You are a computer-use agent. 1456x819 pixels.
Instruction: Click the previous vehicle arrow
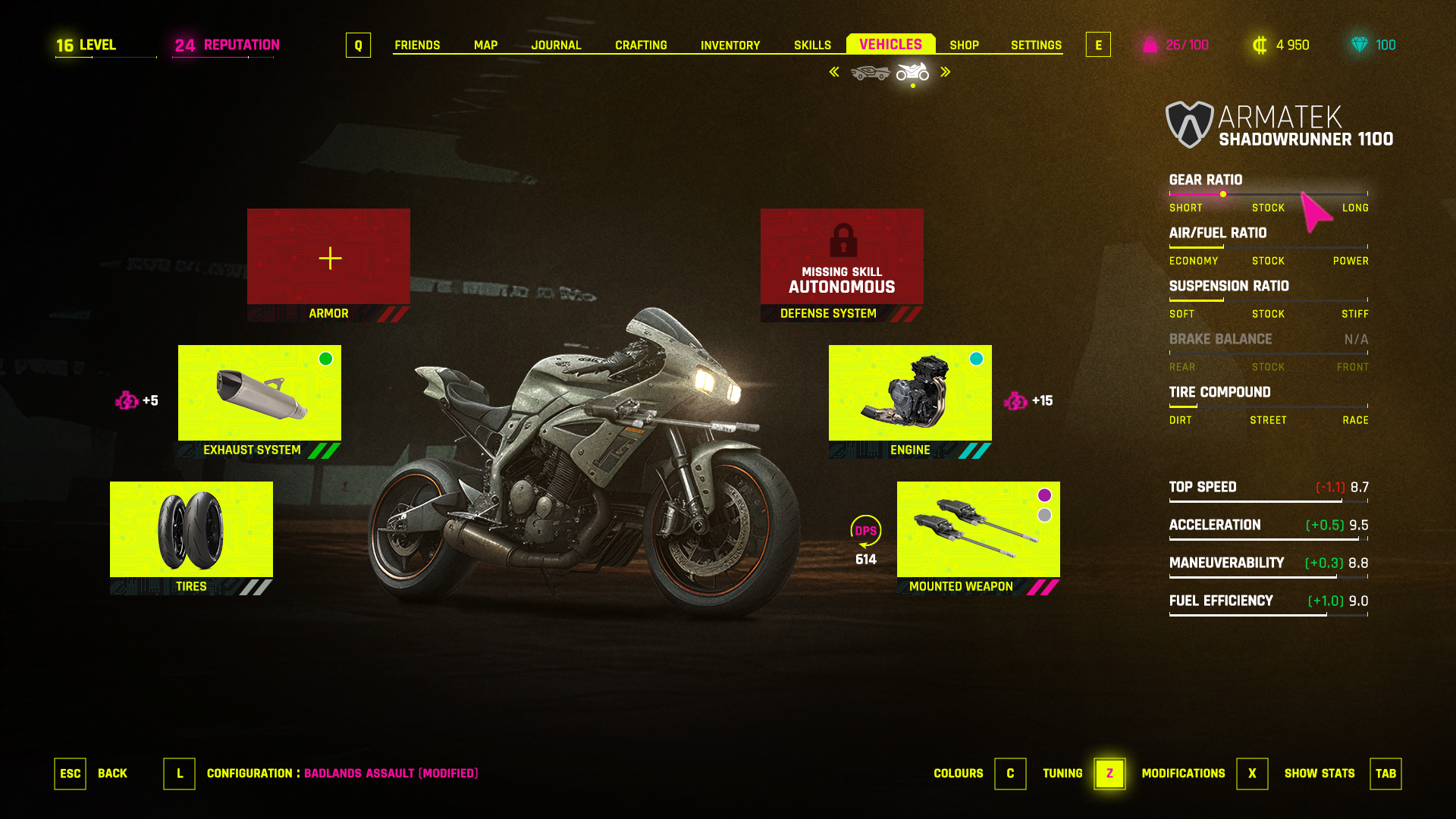834,72
